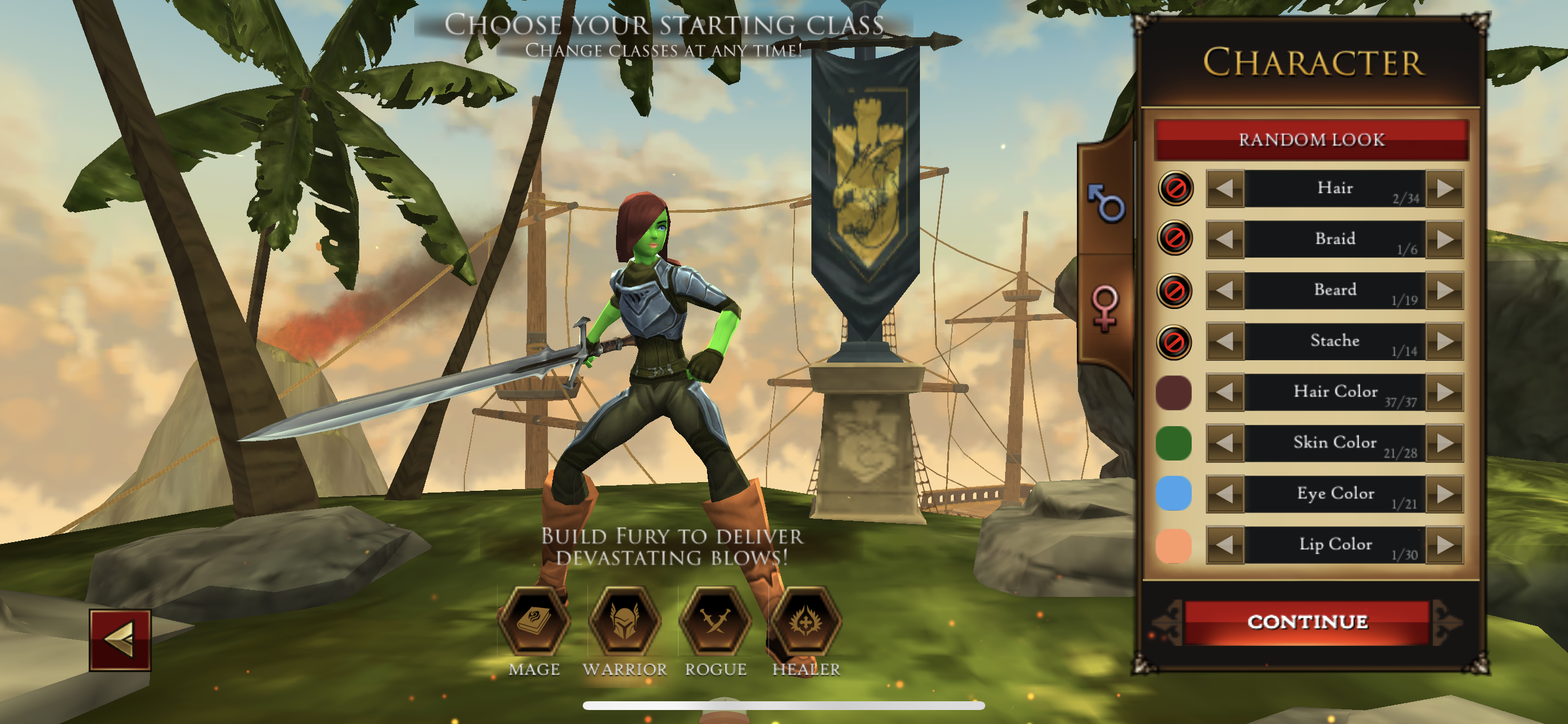Pick the Rogue class icon
The height and width of the screenshot is (724, 1568).
[x=715, y=621]
